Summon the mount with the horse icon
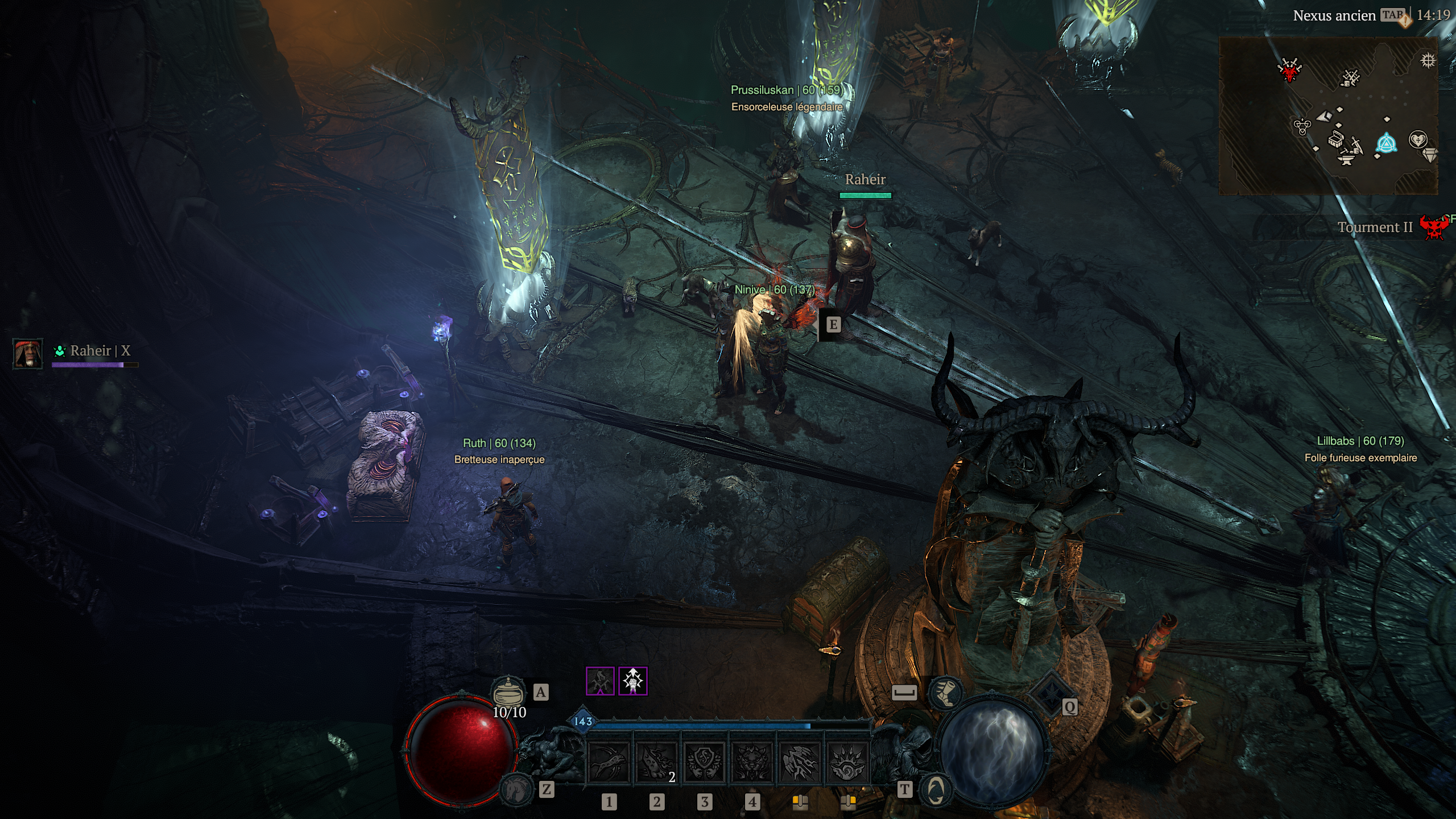The height and width of the screenshot is (819, 1456). (x=516, y=788)
